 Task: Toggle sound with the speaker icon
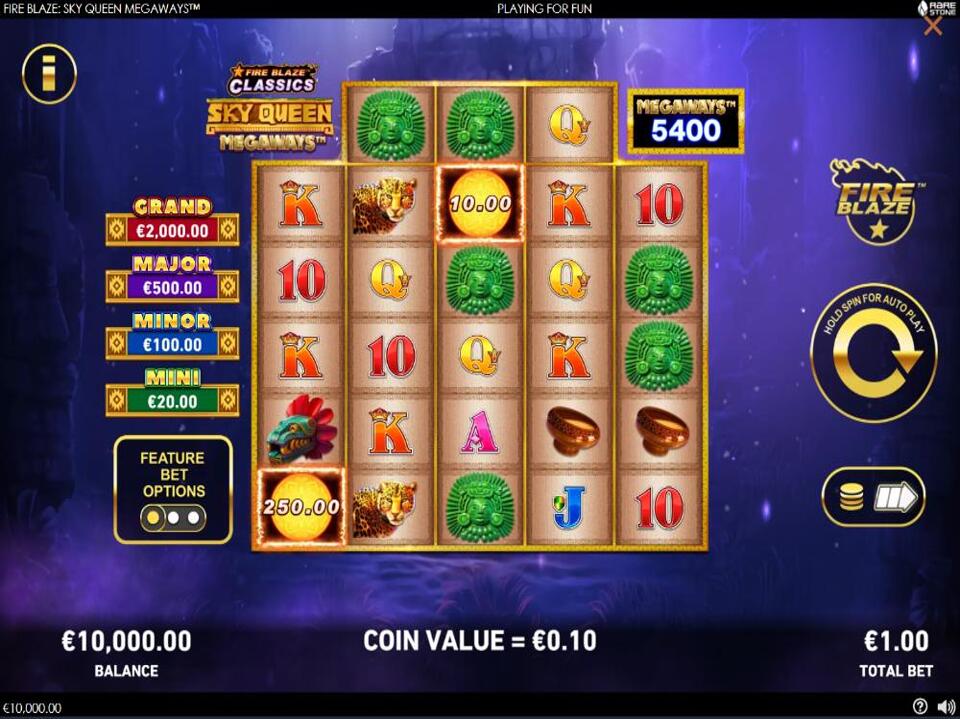point(944,707)
